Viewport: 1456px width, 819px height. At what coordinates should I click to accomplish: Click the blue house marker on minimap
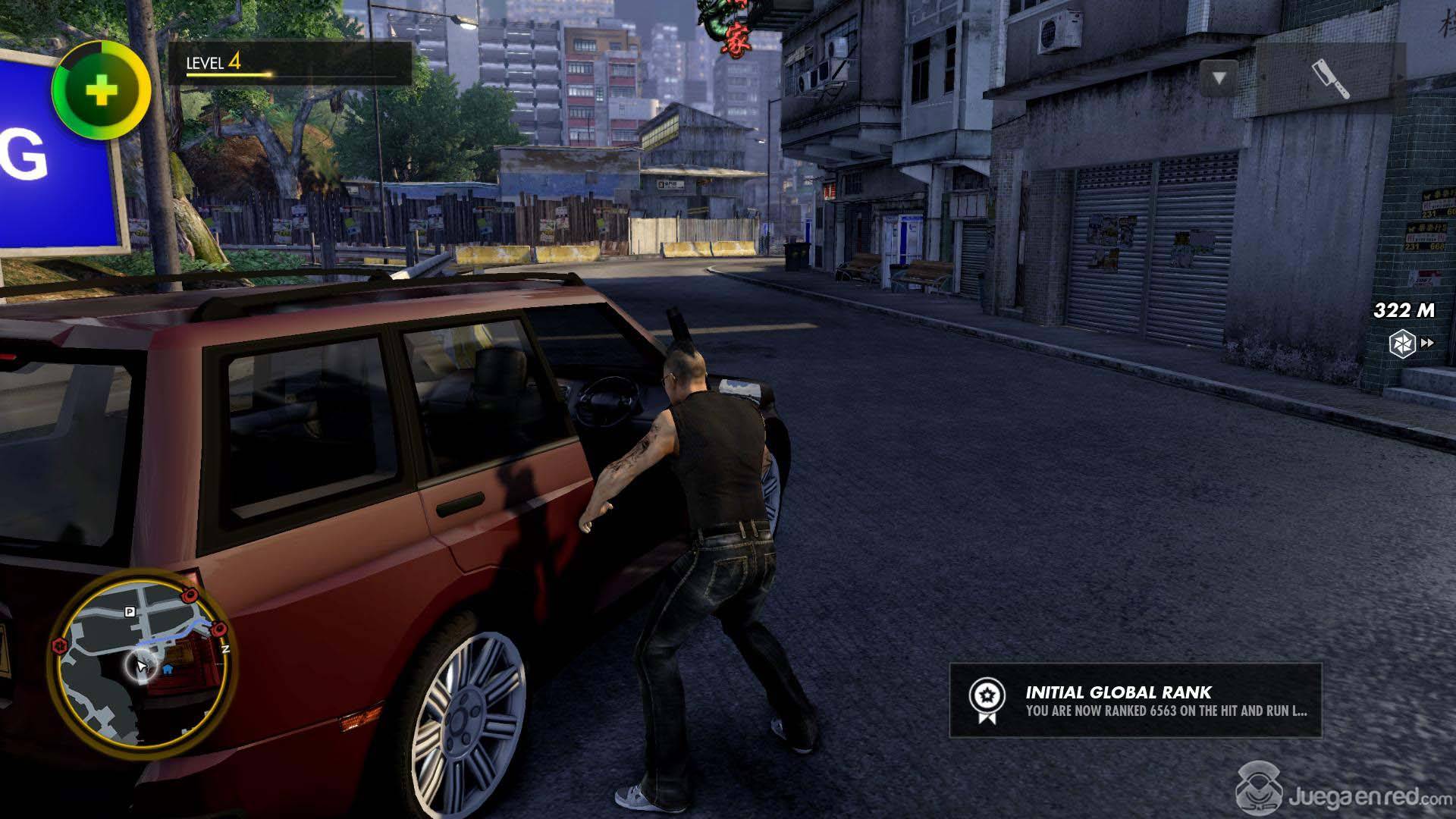pyautogui.click(x=168, y=670)
